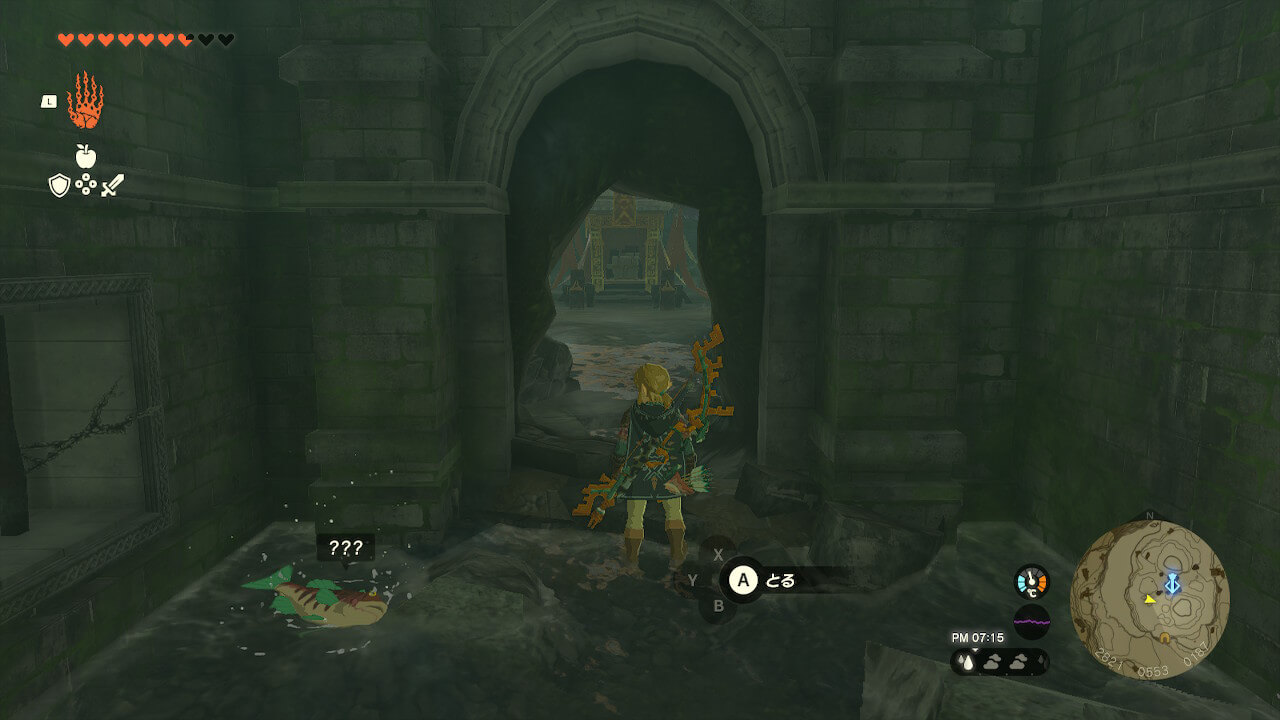Select the apple item shortcut icon
The image size is (1280, 720).
85,156
